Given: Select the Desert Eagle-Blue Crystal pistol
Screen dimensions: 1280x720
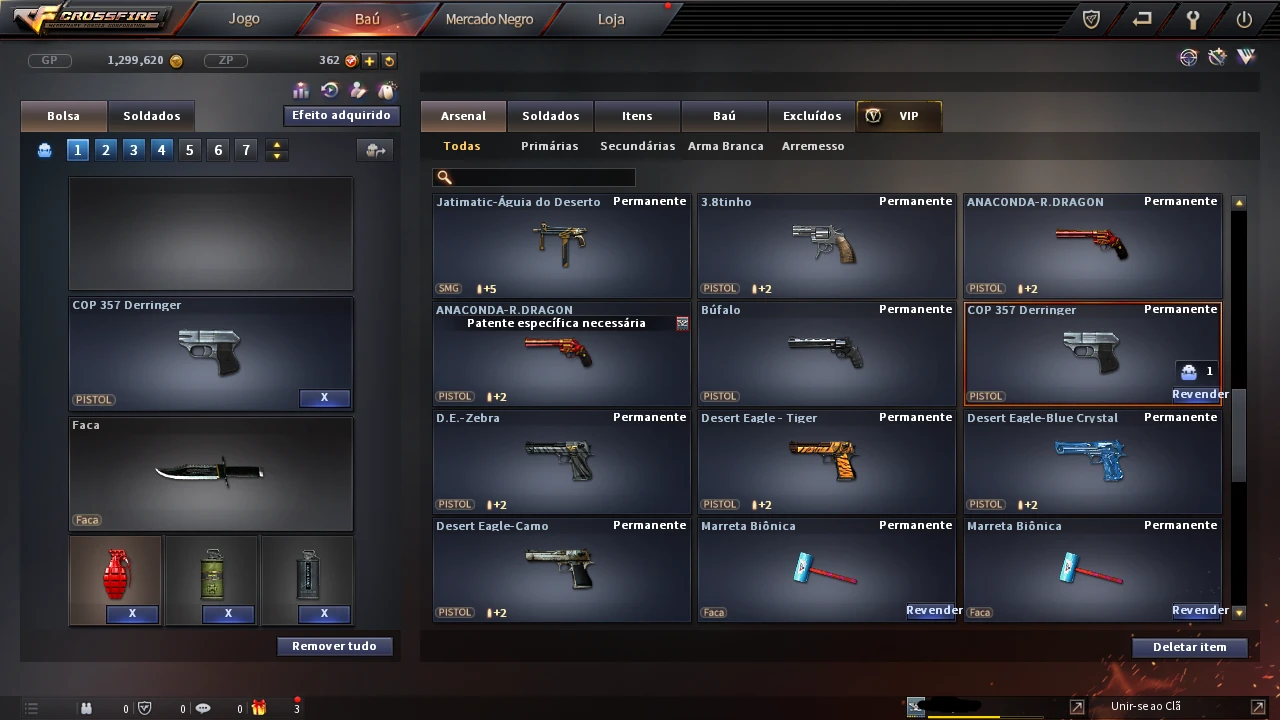Looking at the screenshot, I should [1092, 462].
